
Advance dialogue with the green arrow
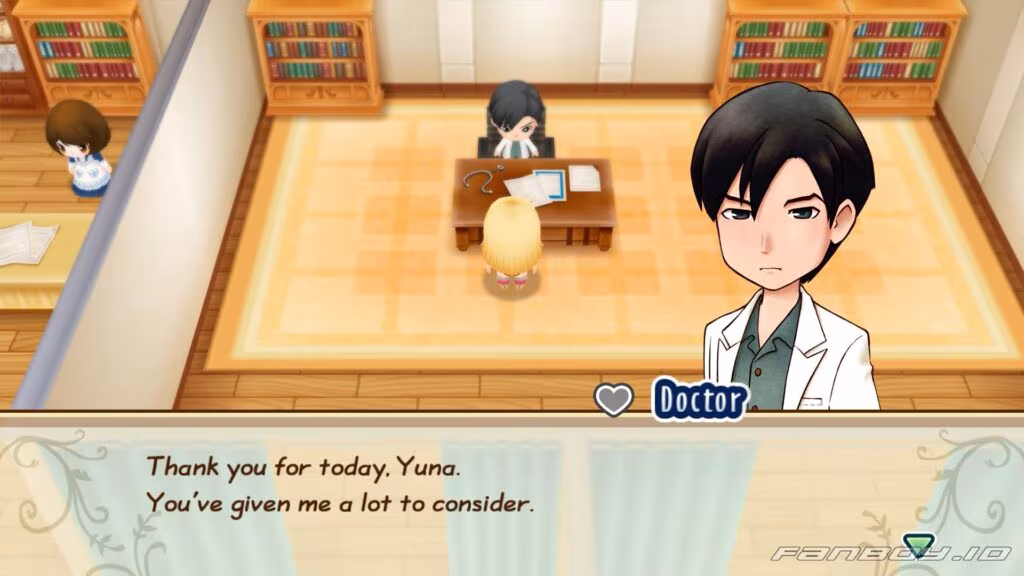pyautogui.click(x=916, y=546)
